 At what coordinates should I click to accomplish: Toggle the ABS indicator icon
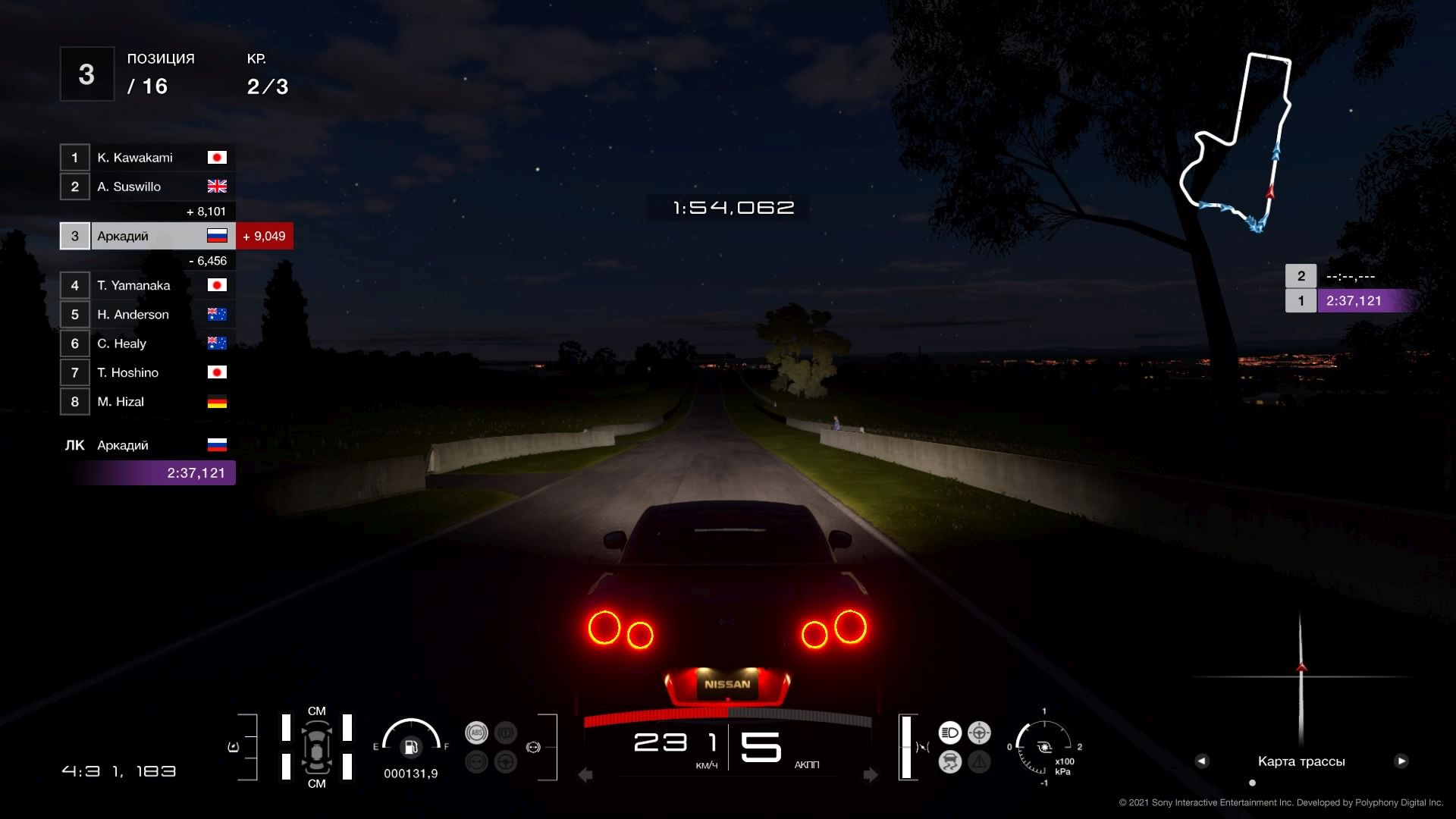click(x=476, y=733)
